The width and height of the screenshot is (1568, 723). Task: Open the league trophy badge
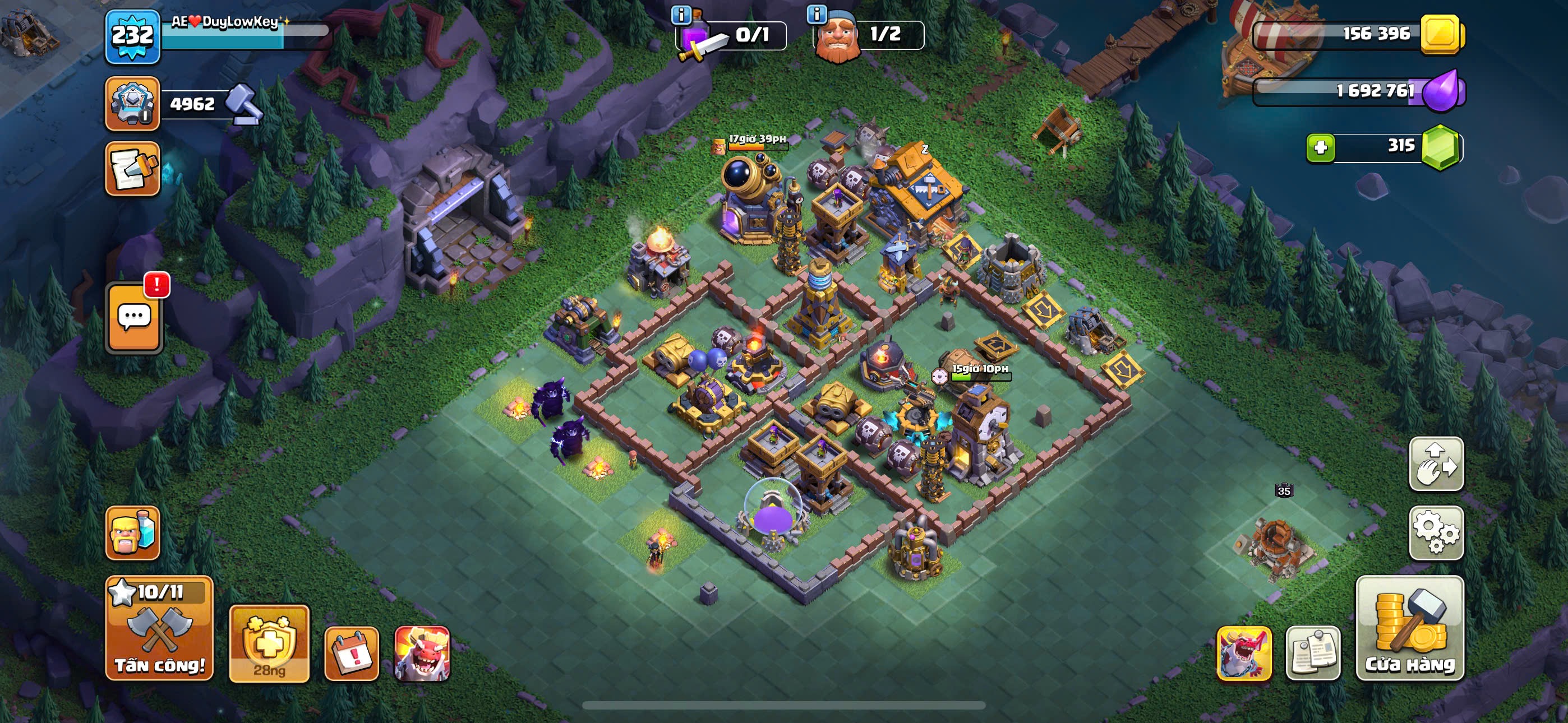(132, 104)
